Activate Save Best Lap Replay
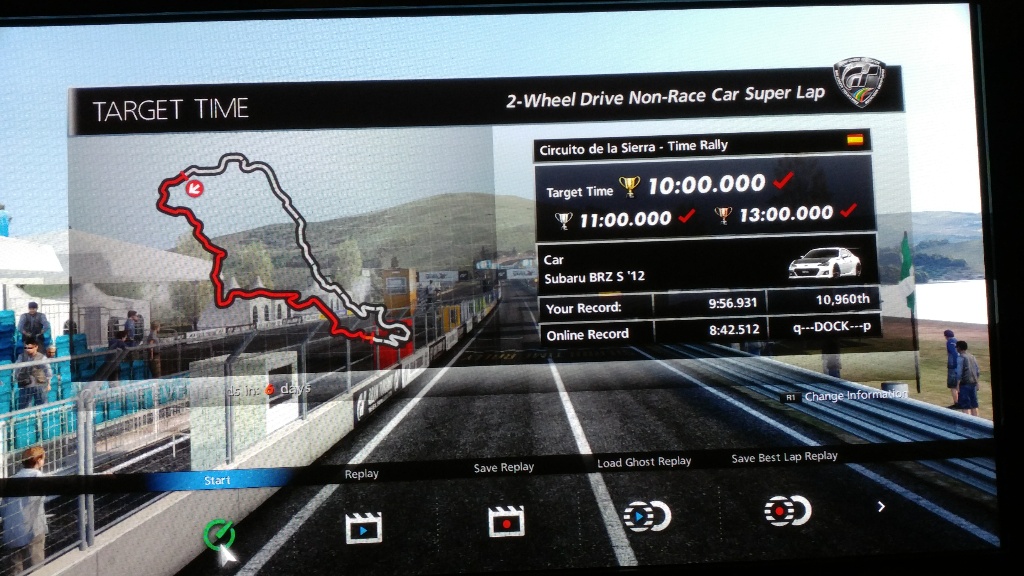Image resolution: width=1024 pixels, height=576 pixels. click(786, 510)
